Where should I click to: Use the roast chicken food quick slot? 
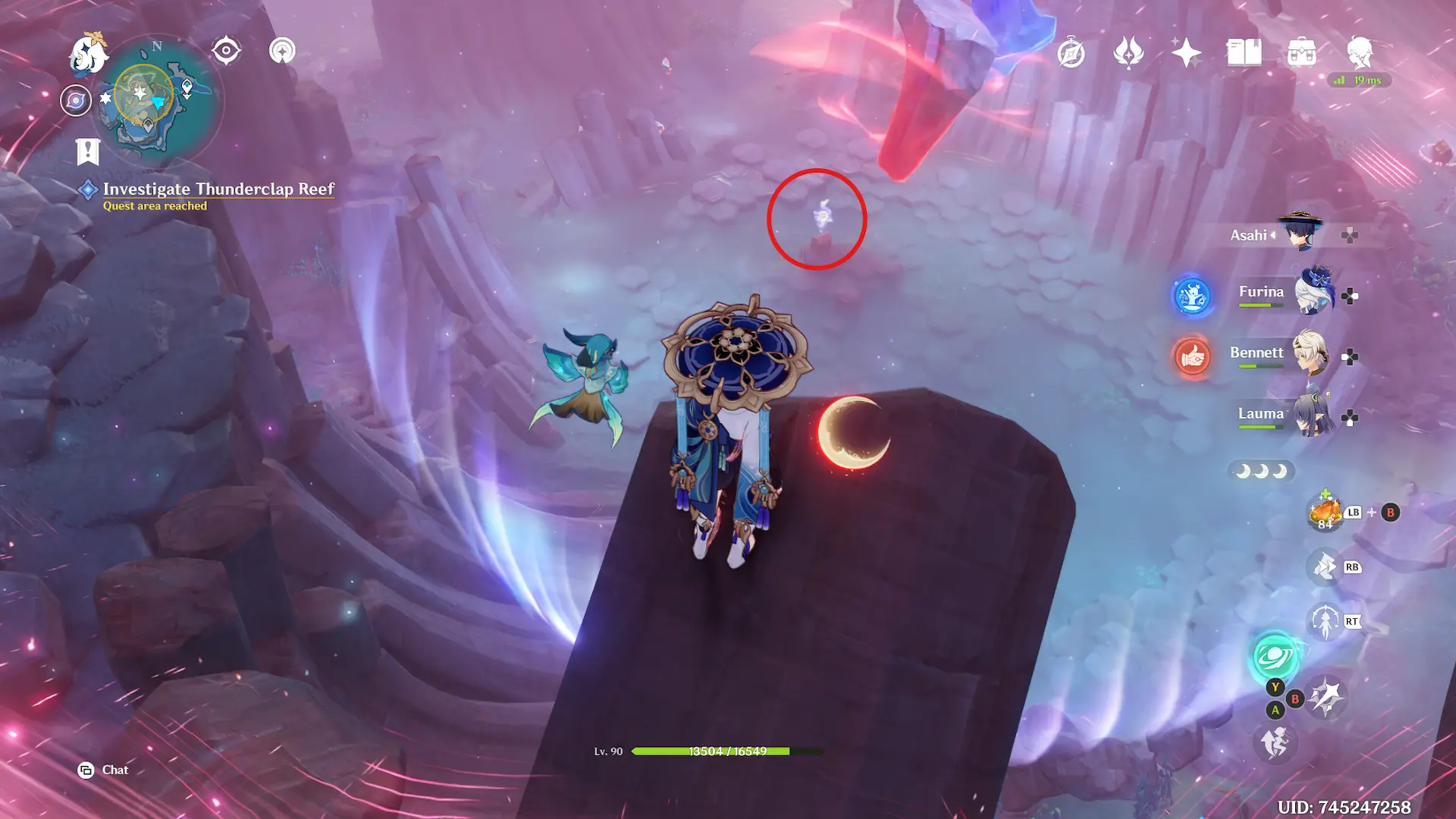point(1325,513)
